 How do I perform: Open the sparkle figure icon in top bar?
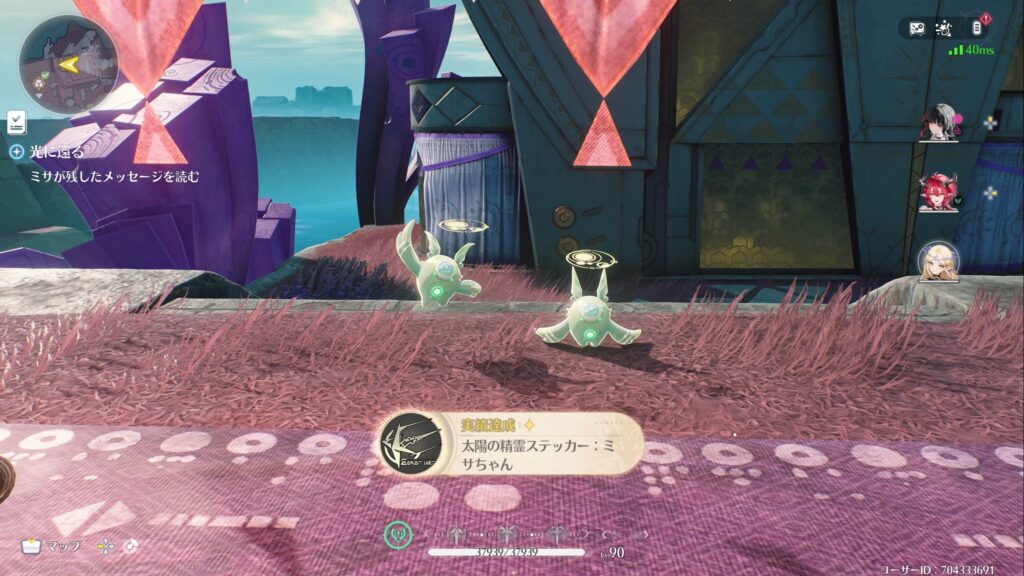click(947, 28)
